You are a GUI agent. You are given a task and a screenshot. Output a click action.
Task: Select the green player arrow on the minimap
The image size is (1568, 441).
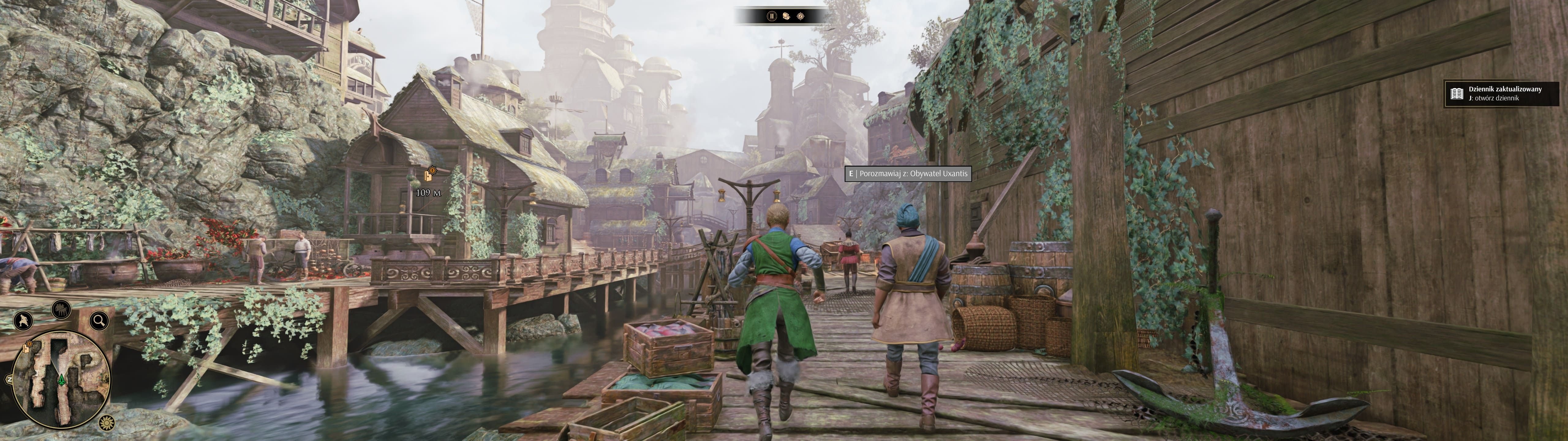tap(61, 380)
